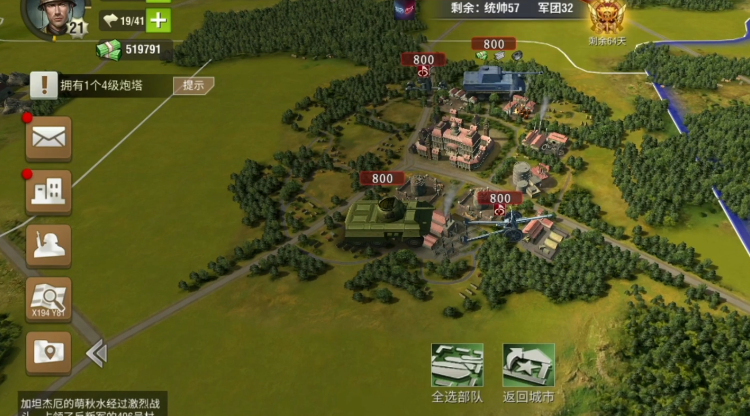Click the 提示 hint button

pyautogui.click(x=193, y=85)
